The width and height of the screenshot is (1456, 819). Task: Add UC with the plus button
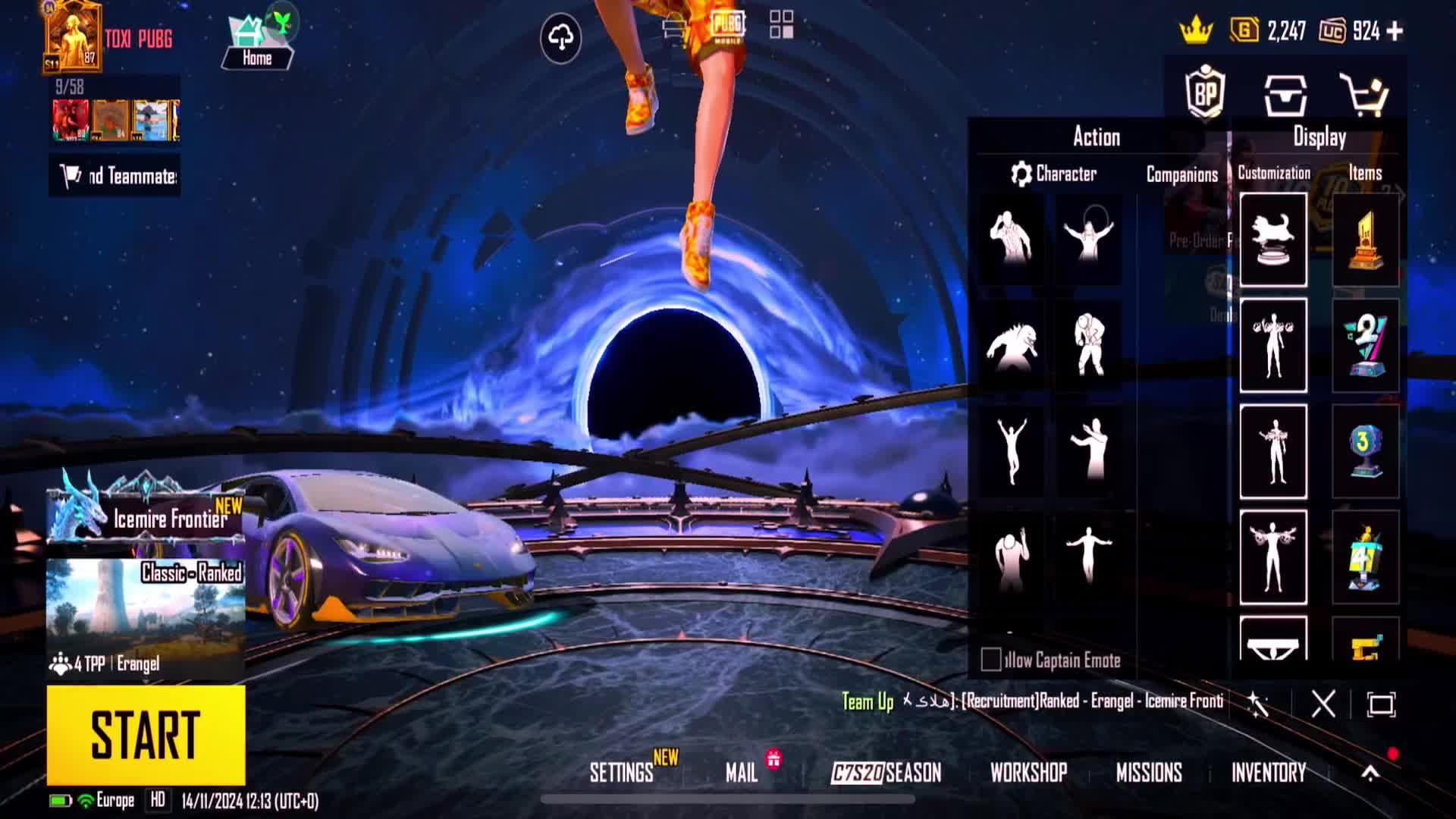1395,31
